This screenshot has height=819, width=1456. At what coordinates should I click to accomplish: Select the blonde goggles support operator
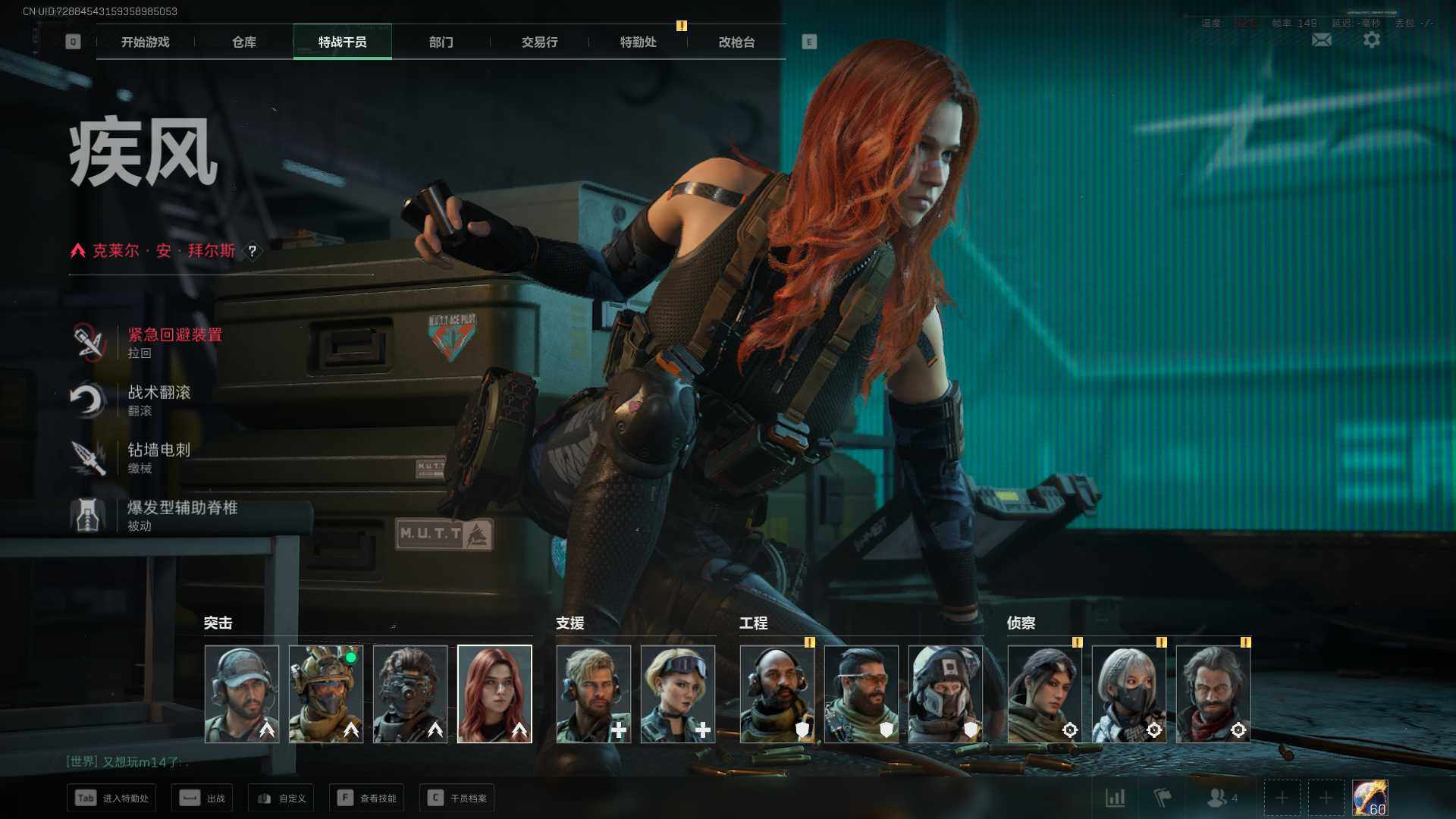click(678, 694)
